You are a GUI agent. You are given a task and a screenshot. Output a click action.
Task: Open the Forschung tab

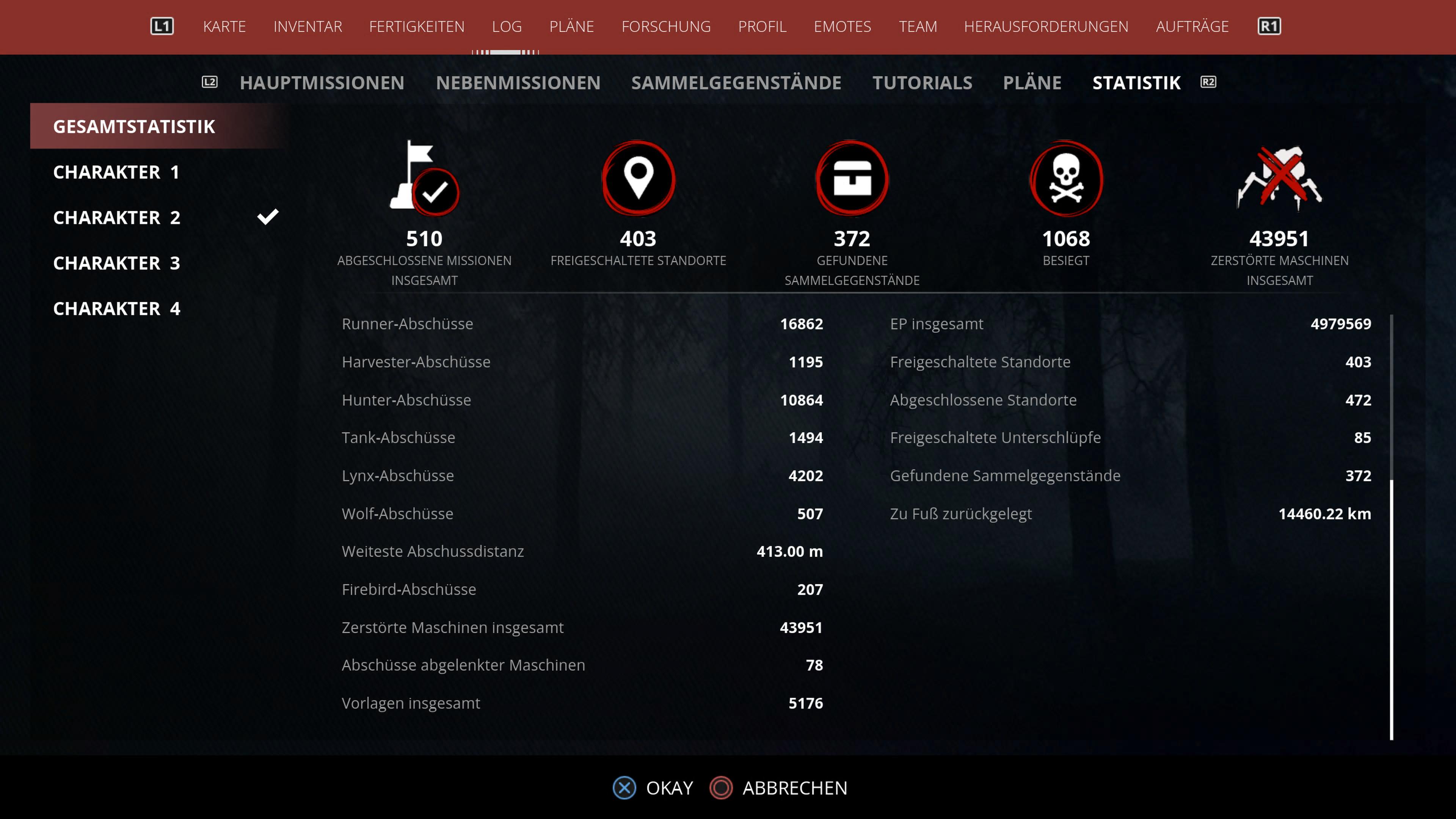[x=666, y=27]
